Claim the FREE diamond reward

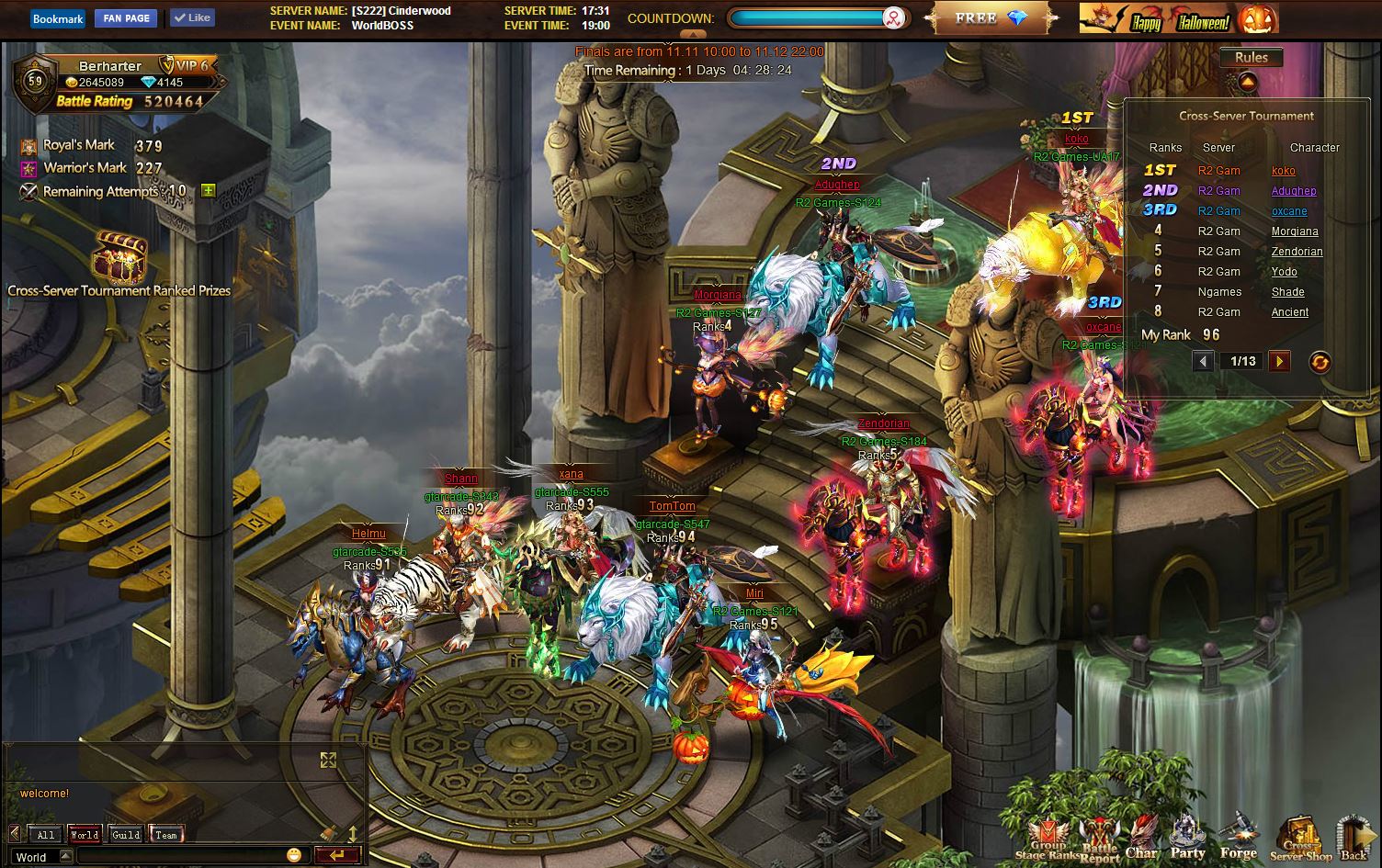tap(991, 18)
